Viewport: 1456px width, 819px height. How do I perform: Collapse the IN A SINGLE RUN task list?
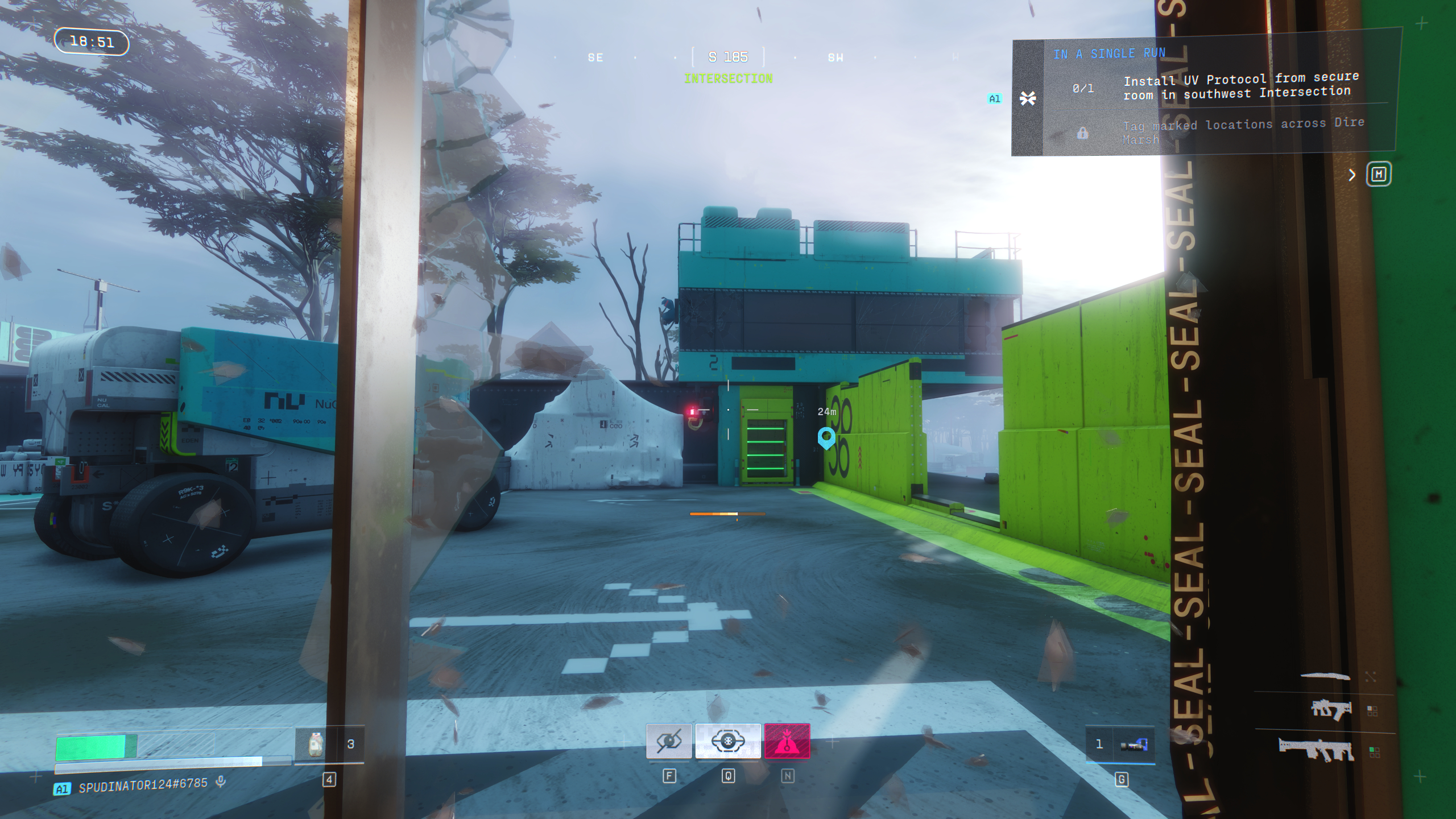coord(1028,98)
